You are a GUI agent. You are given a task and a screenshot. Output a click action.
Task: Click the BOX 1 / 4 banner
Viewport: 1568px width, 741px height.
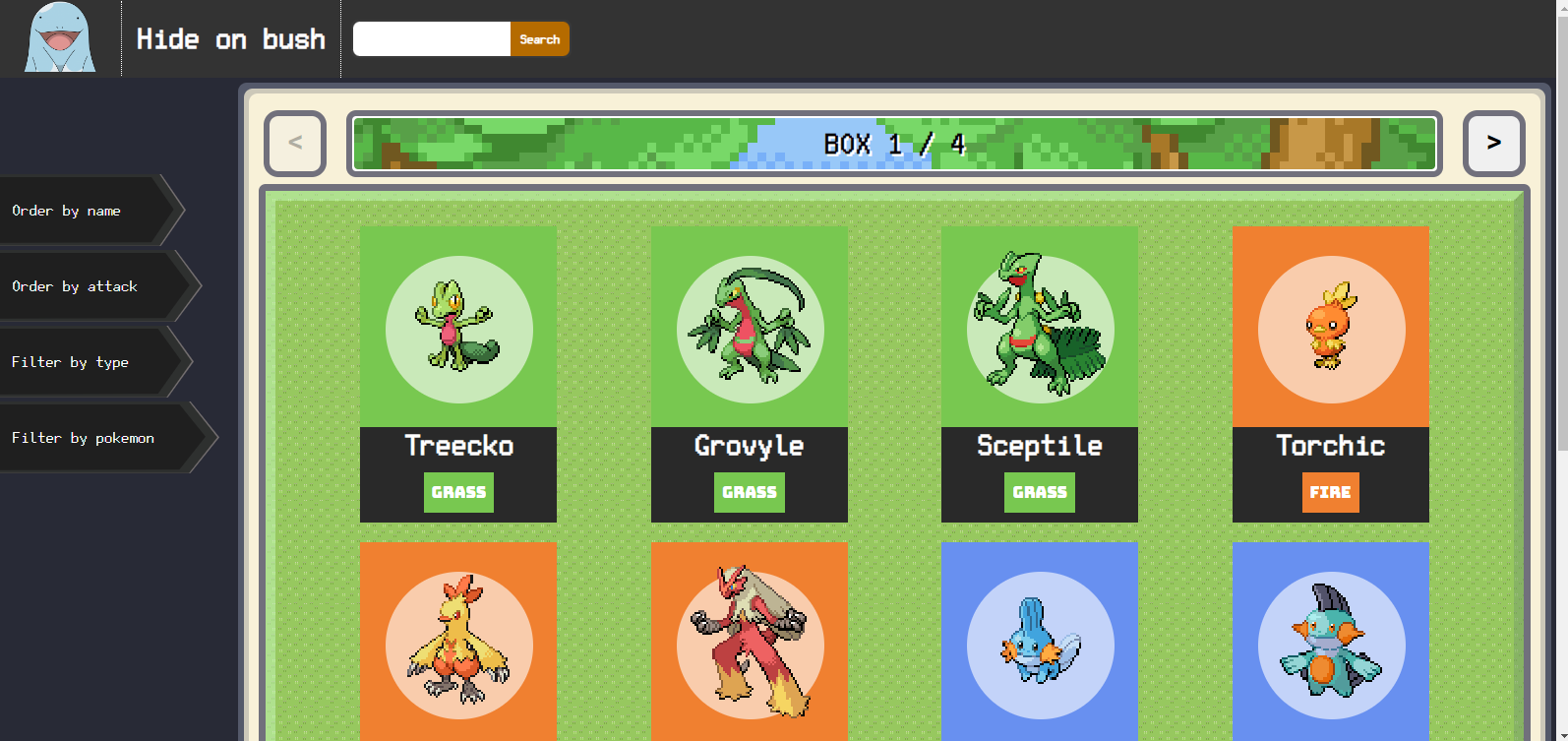coord(893,144)
